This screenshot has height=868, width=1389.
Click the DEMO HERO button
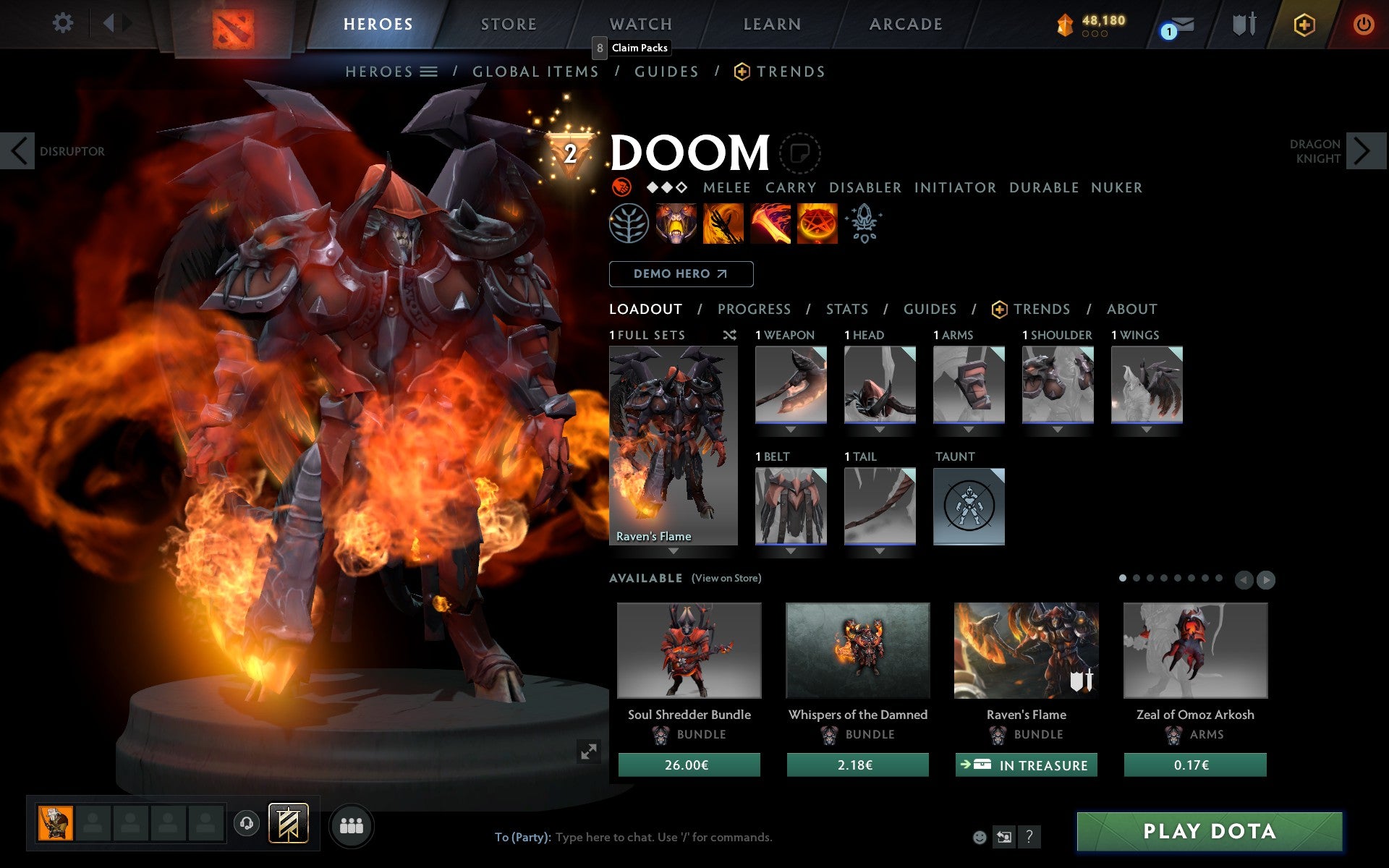click(x=681, y=273)
